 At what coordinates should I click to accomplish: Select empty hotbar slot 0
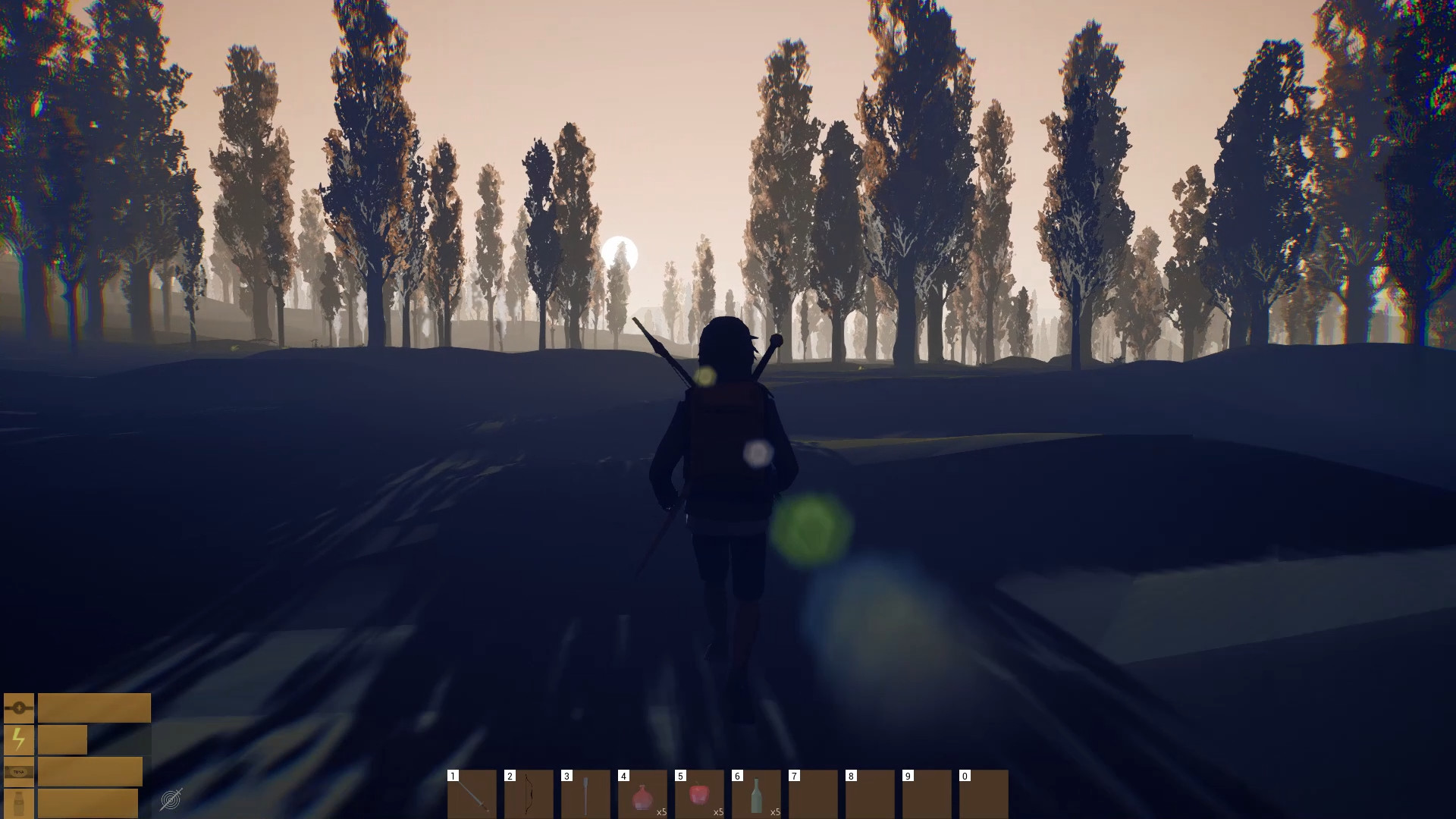(x=983, y=795)
